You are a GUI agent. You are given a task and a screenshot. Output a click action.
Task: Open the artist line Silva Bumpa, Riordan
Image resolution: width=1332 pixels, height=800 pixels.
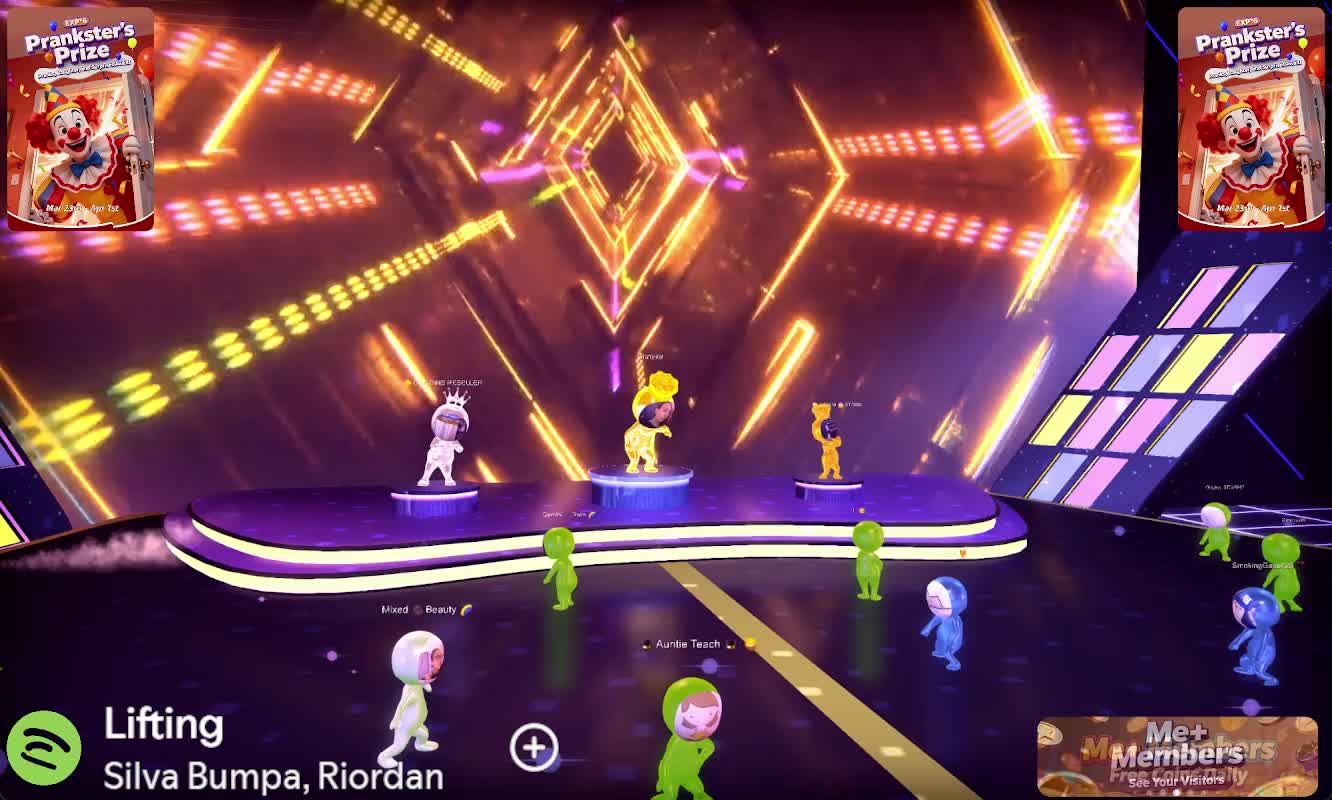273,775
